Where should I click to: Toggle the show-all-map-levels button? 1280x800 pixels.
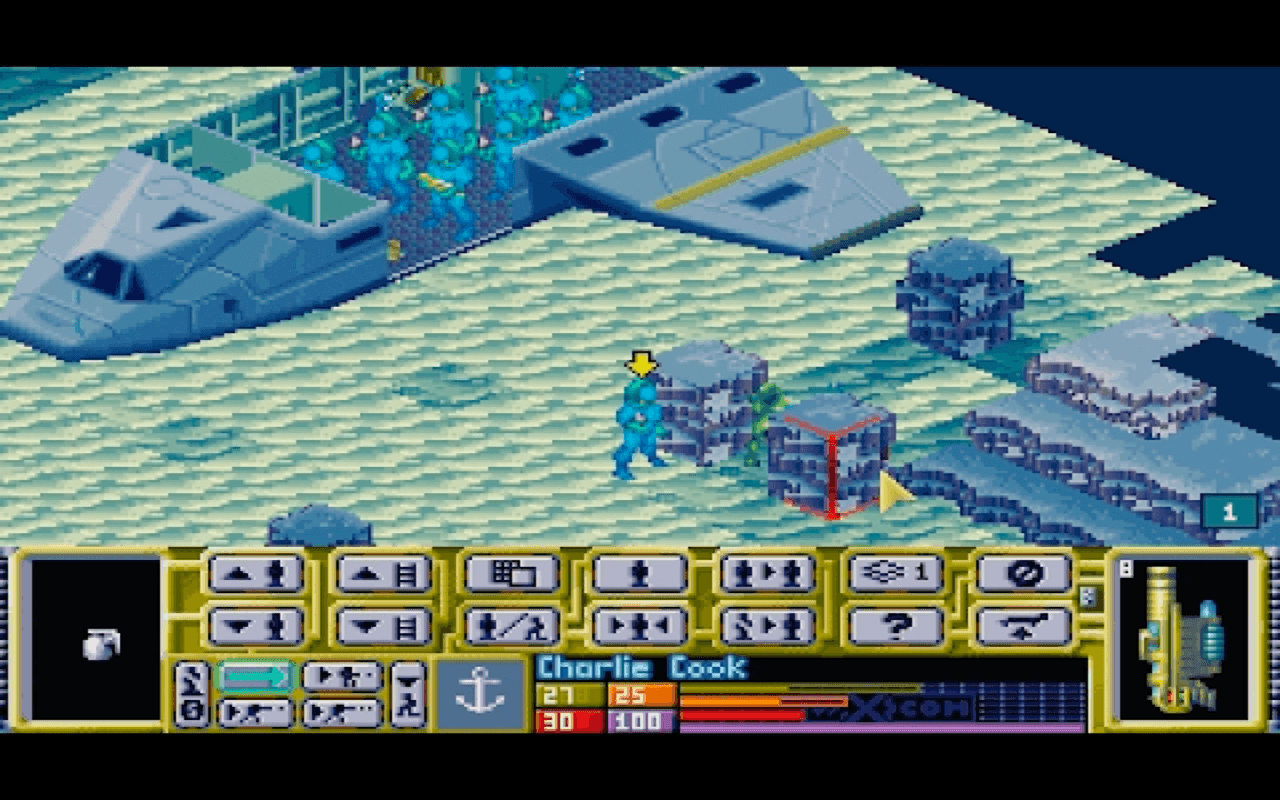point(895,572)
